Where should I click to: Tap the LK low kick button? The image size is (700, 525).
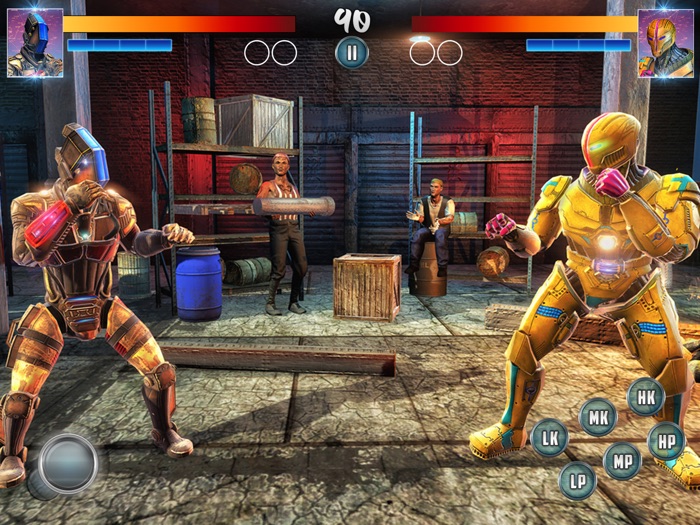tap(549, 437)
